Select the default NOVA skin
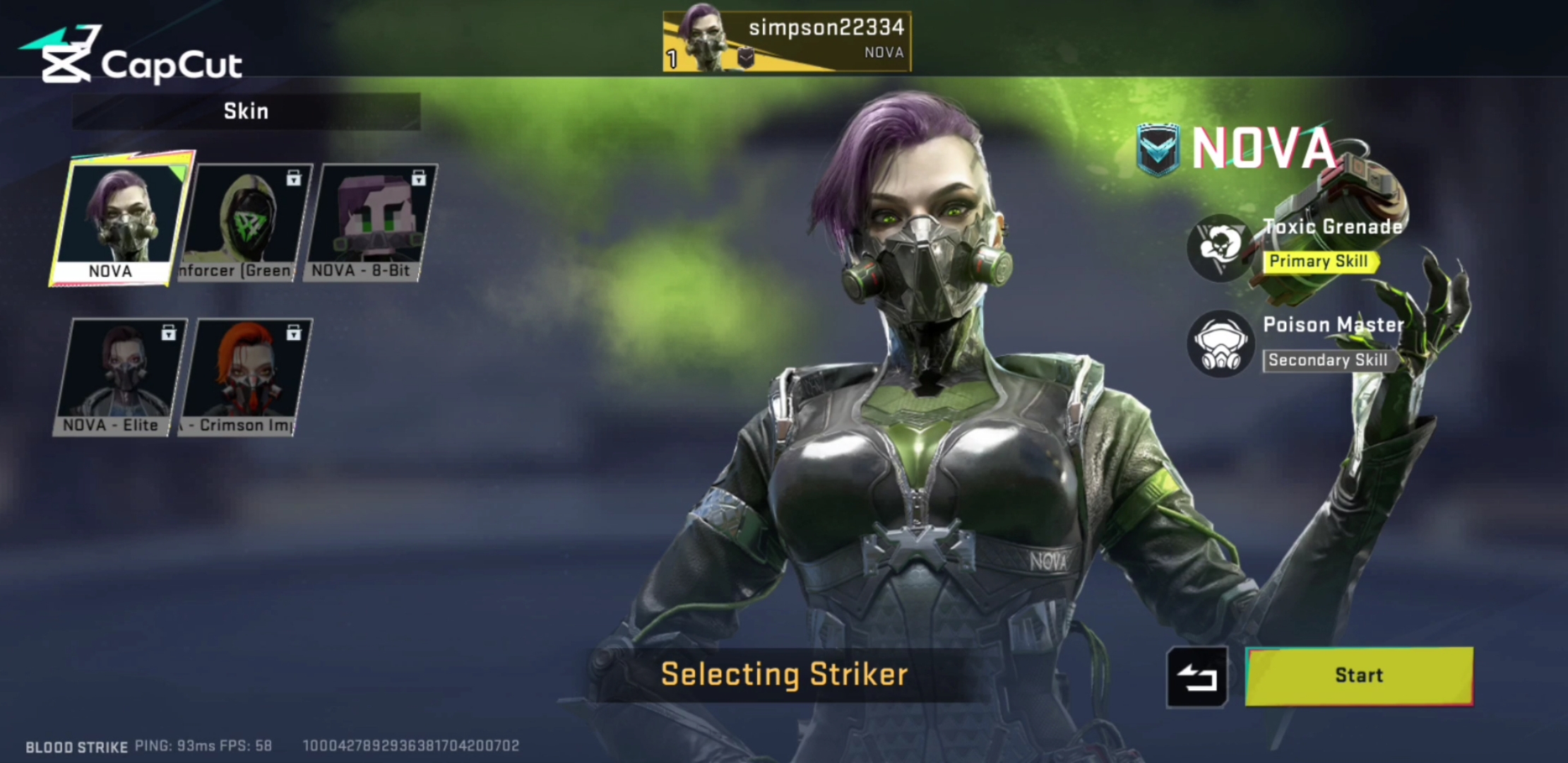1568x763 pixels. tap(119, 219)
